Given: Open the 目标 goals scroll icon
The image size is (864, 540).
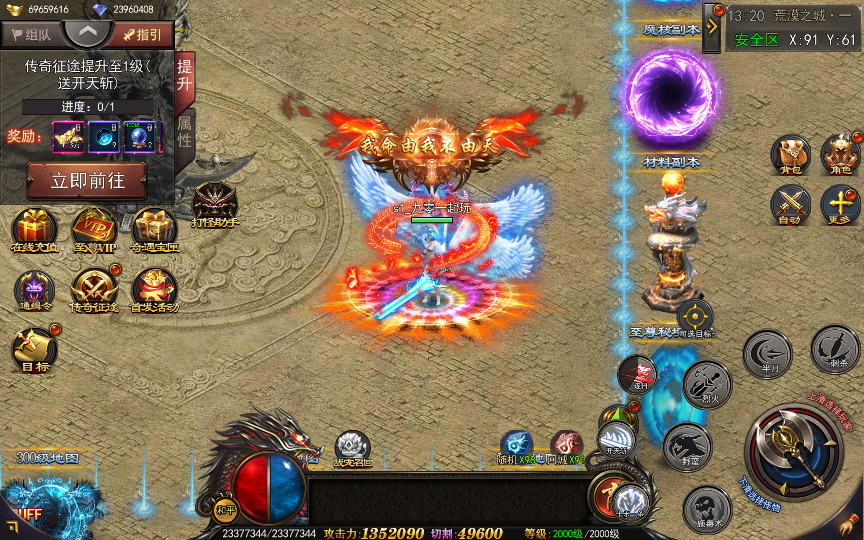Looking at the screenshot, I should coord(33,350).
